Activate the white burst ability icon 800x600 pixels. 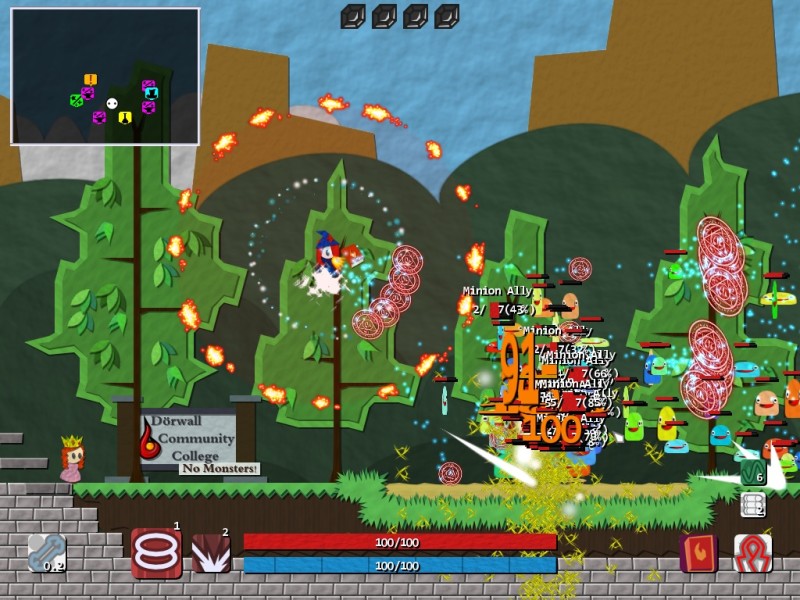(x=211, y=553)
